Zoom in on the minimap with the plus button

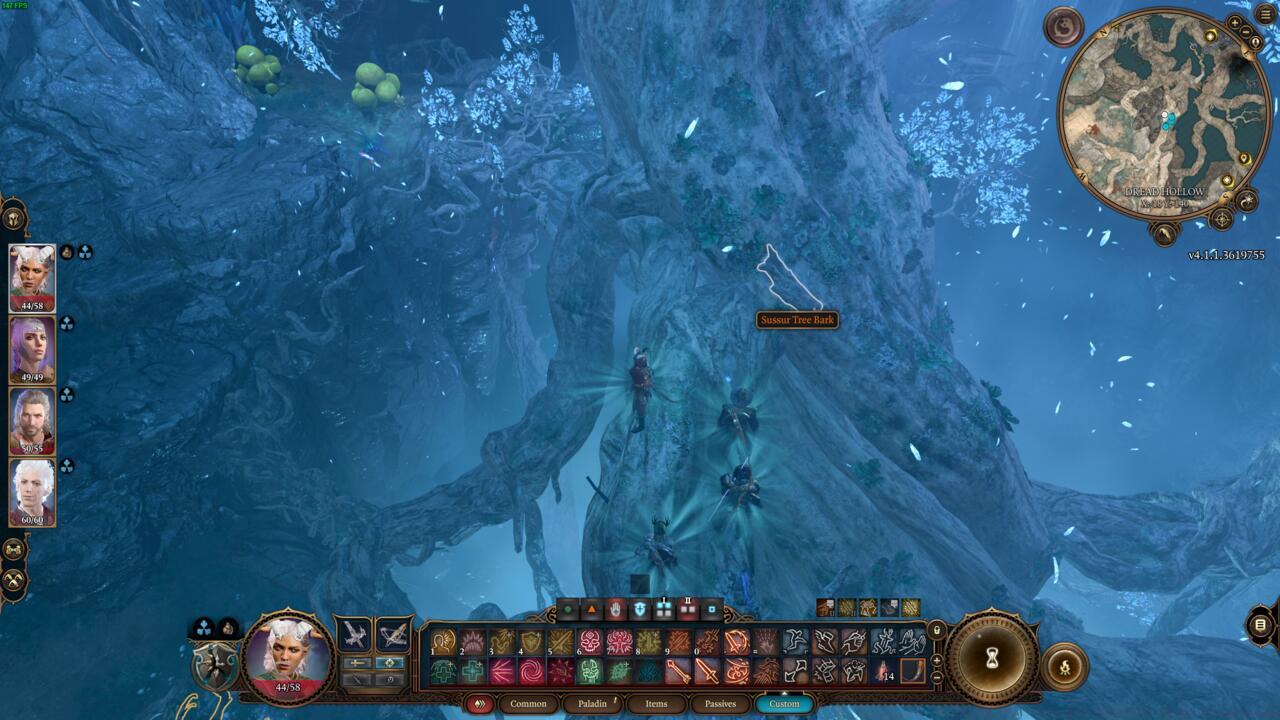click(1236, 22)
